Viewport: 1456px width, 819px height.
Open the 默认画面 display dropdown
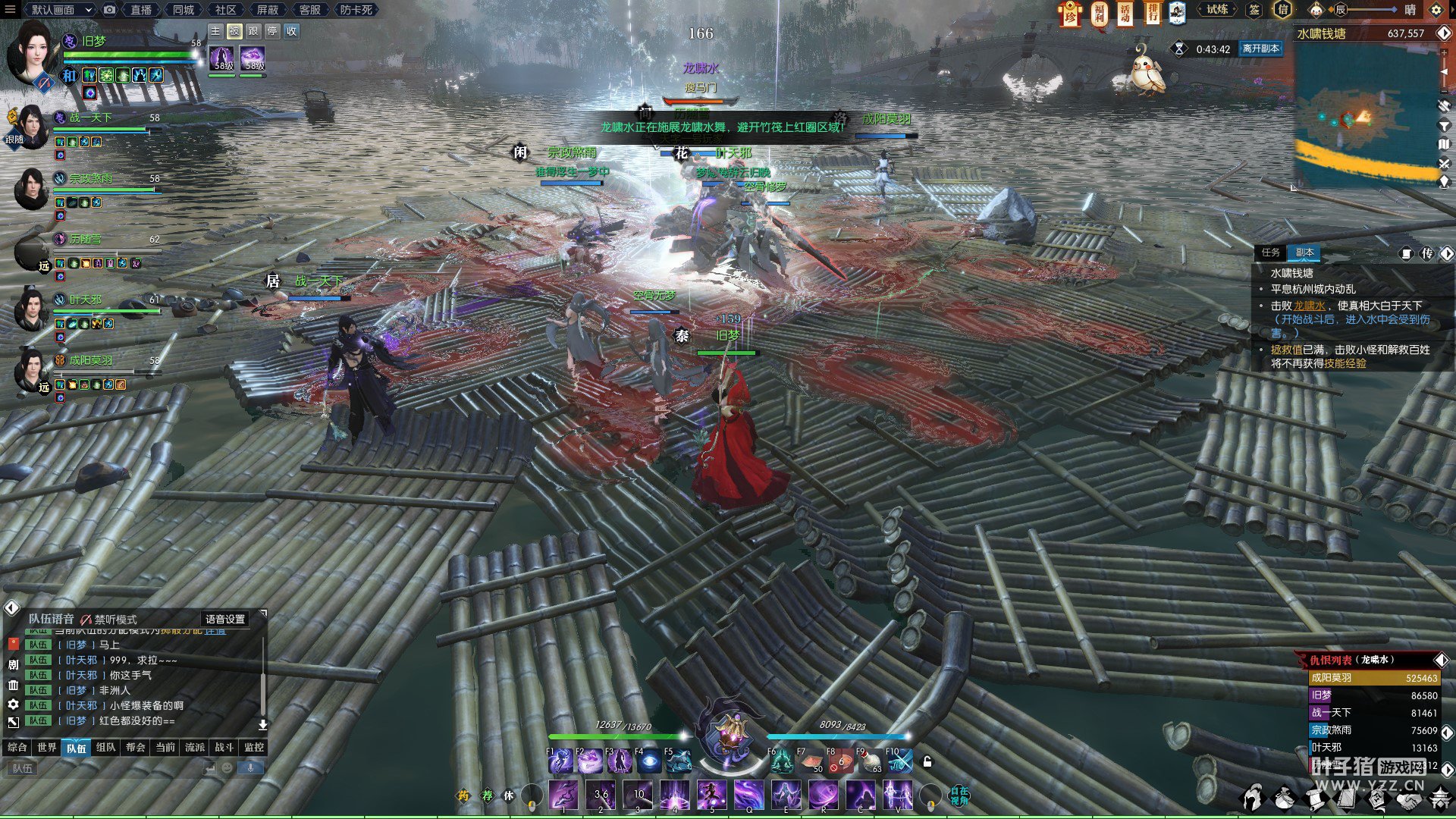tap(59, 10)
